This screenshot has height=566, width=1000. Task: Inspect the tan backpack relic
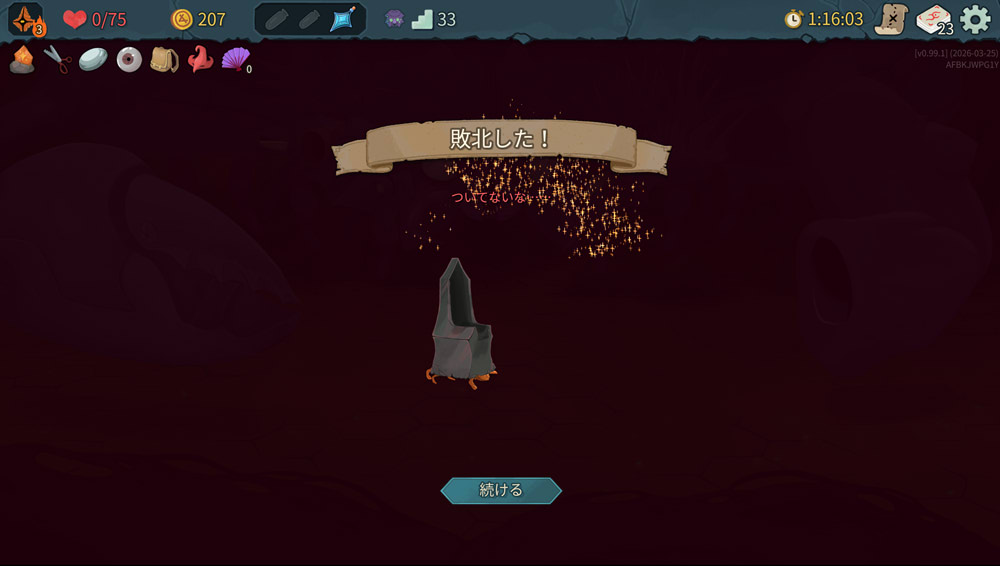(164, 60)
